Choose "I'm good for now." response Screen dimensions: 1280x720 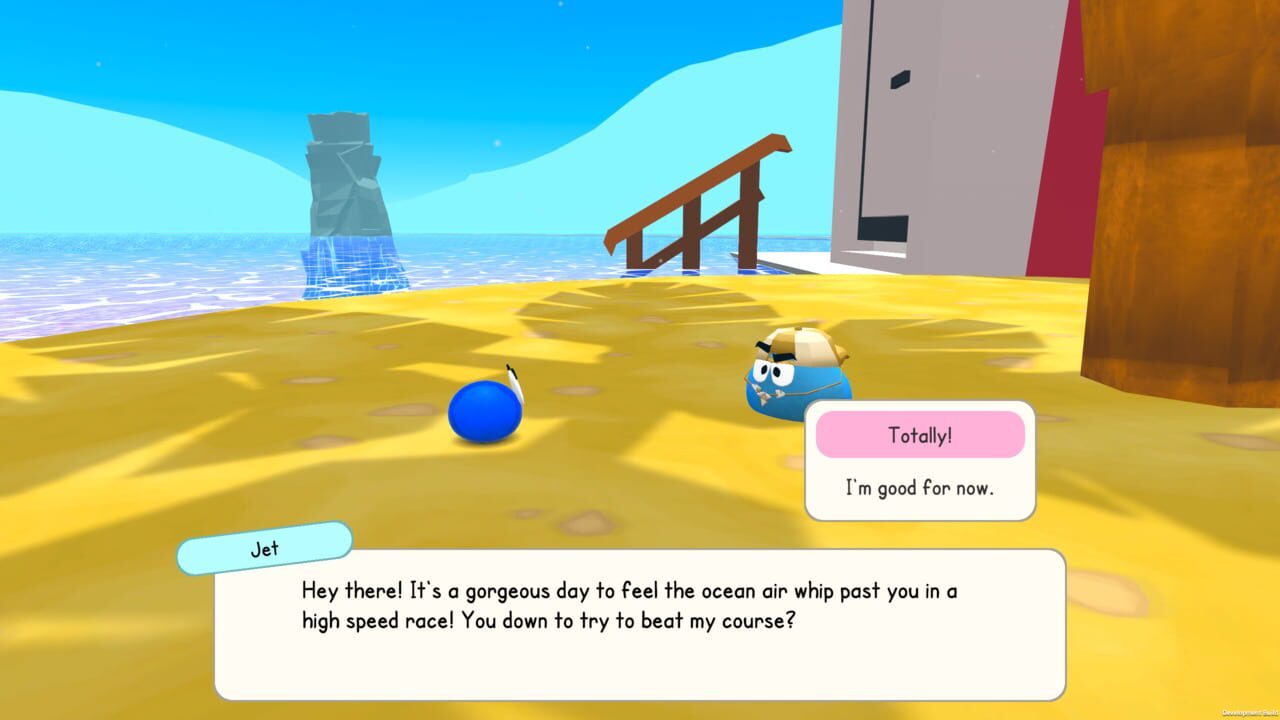pyautogui.click(x=920, y=488)
